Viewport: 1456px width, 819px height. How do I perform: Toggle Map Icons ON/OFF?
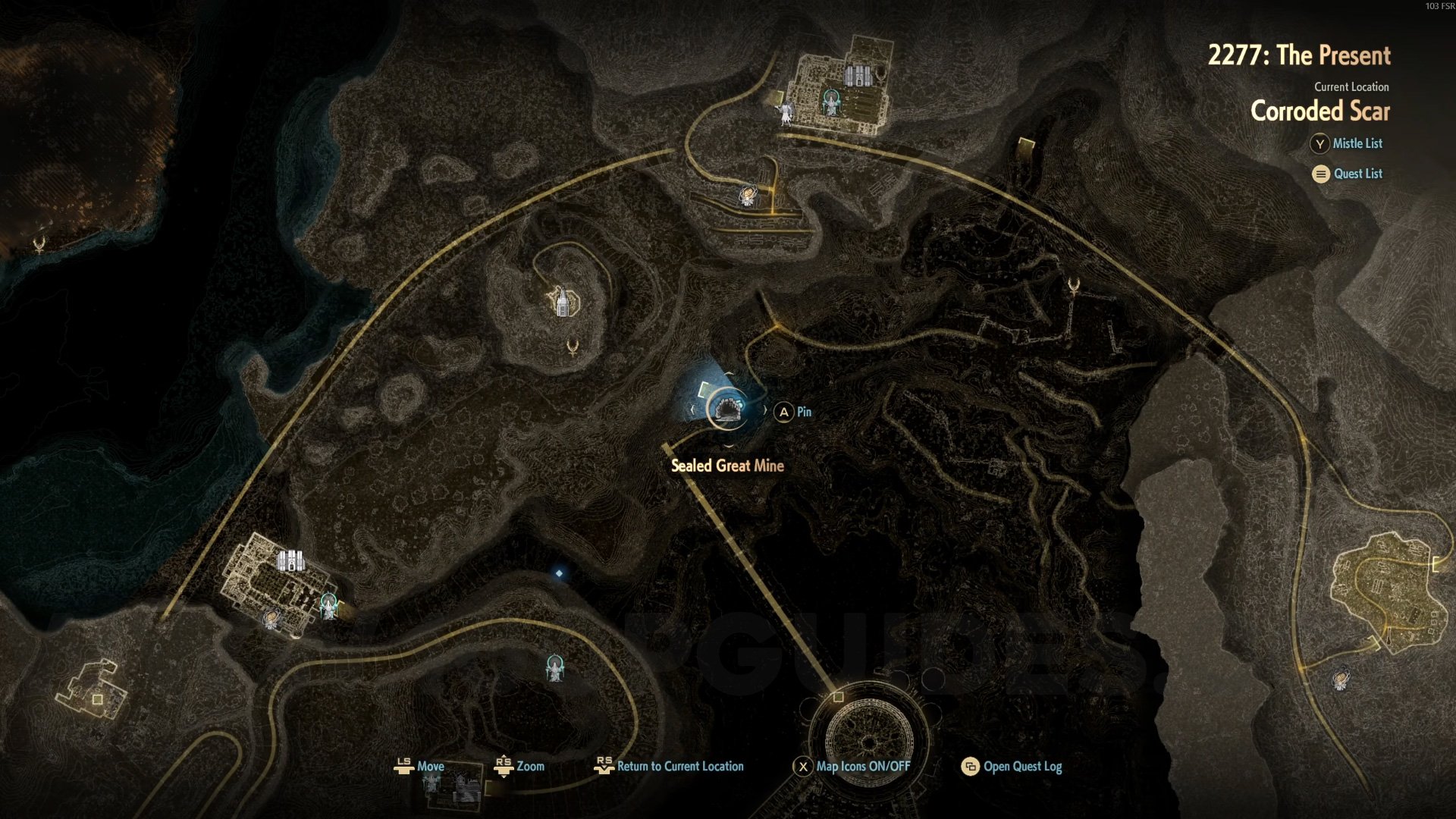pos(852,767)
